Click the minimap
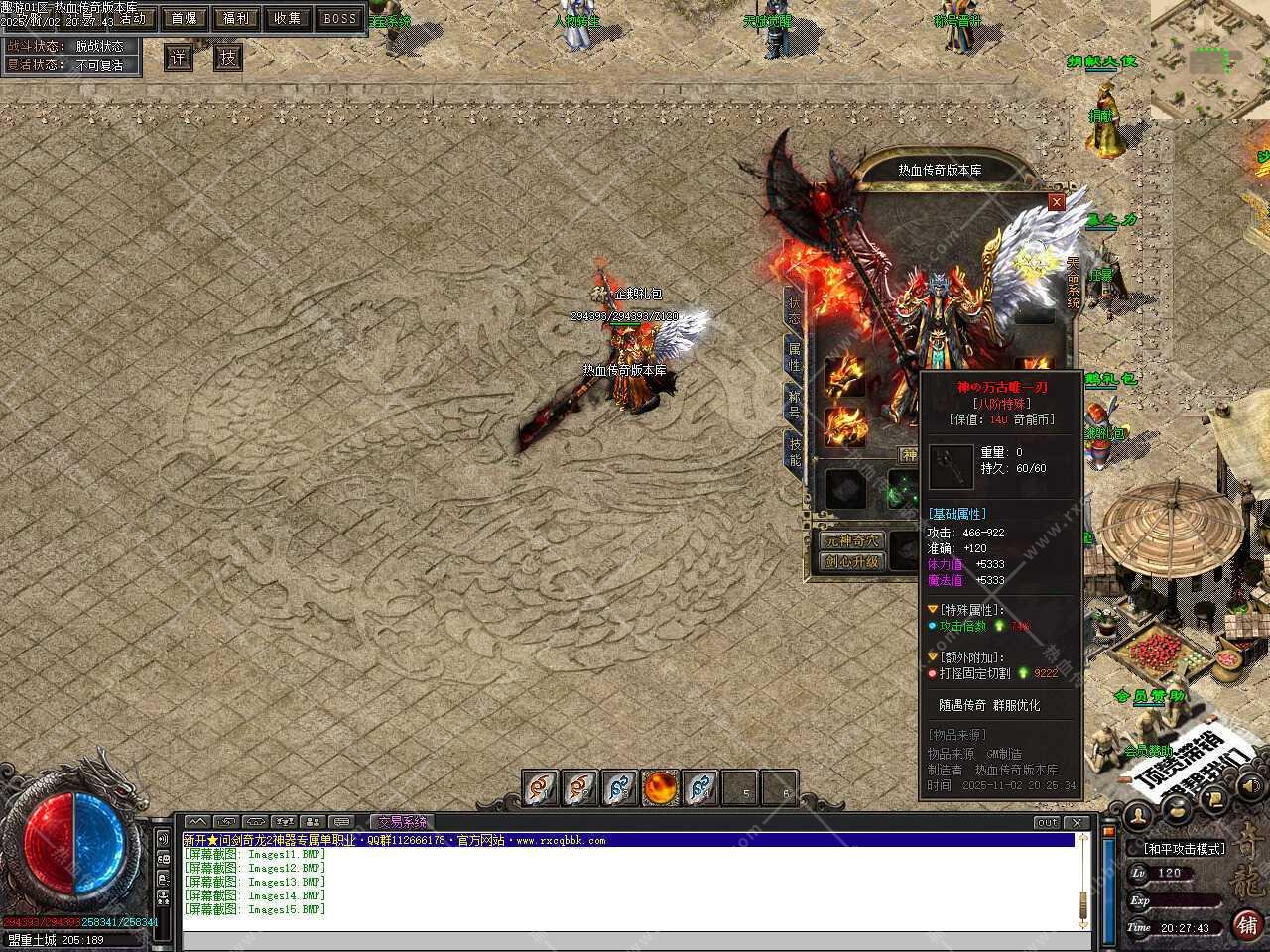This screenshot has width=1270, height=952. pyautogui.click(x=1209, y=58)
